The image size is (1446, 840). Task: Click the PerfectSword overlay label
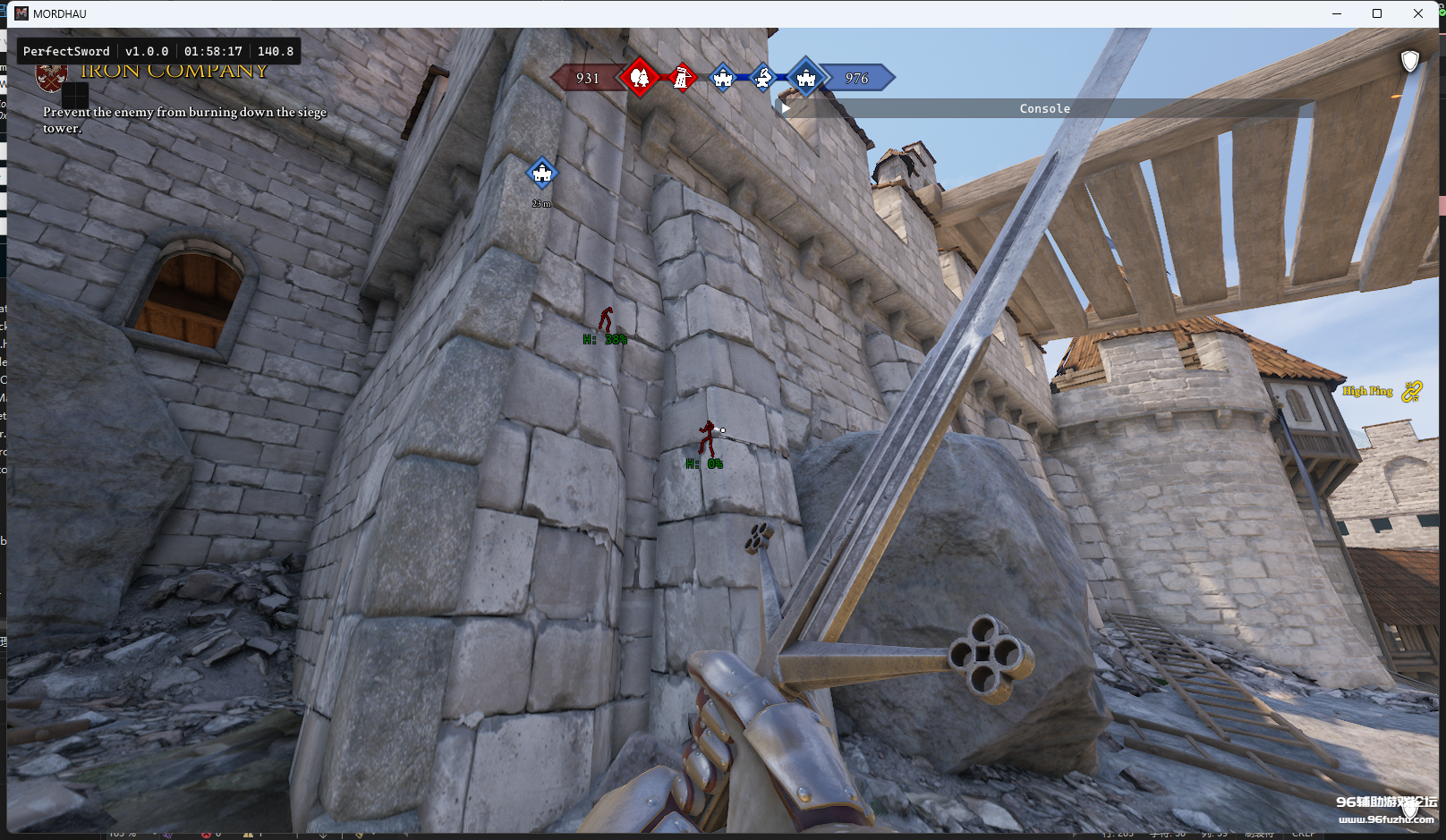66,51
